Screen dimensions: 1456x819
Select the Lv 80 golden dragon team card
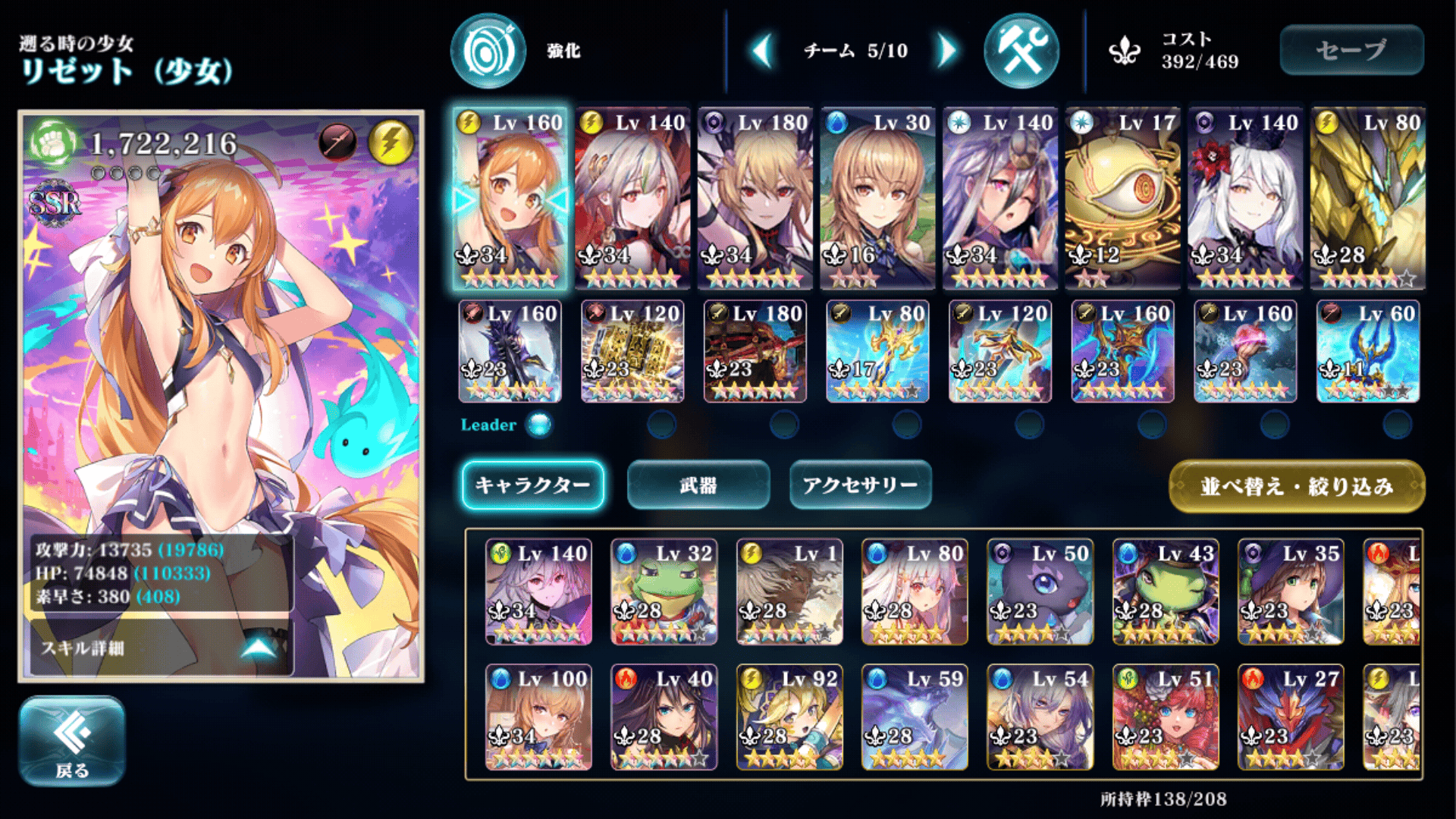tap(1367, 198)
